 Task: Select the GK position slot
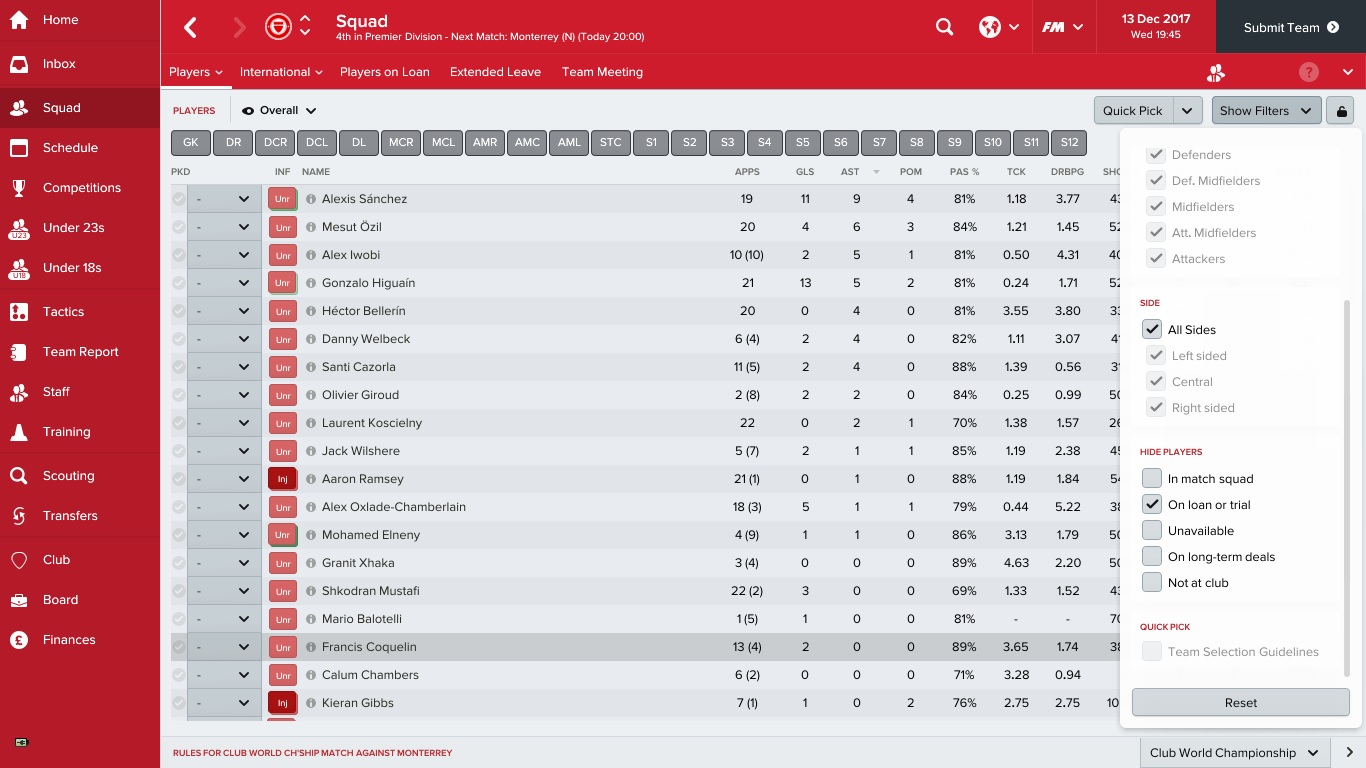click(190, 143)
